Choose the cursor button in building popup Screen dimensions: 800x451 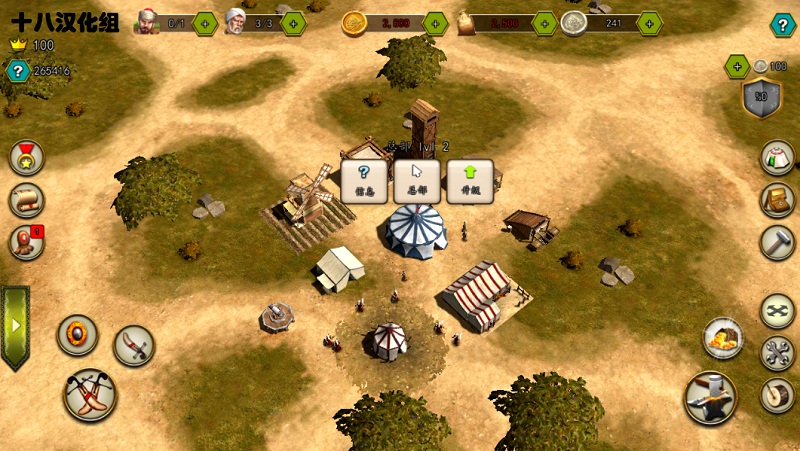pyautogui.click(x=417, y=181)
